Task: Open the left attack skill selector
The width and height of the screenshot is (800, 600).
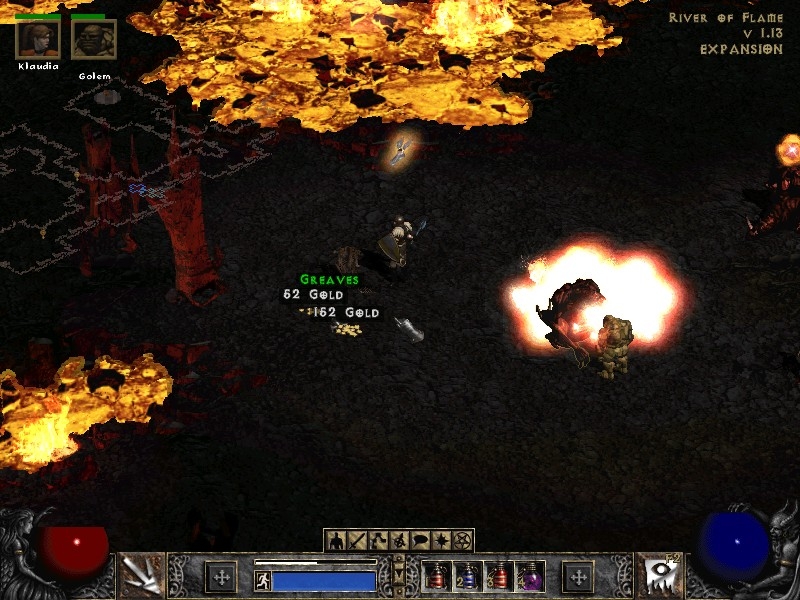Action: (x=141, y=575)
